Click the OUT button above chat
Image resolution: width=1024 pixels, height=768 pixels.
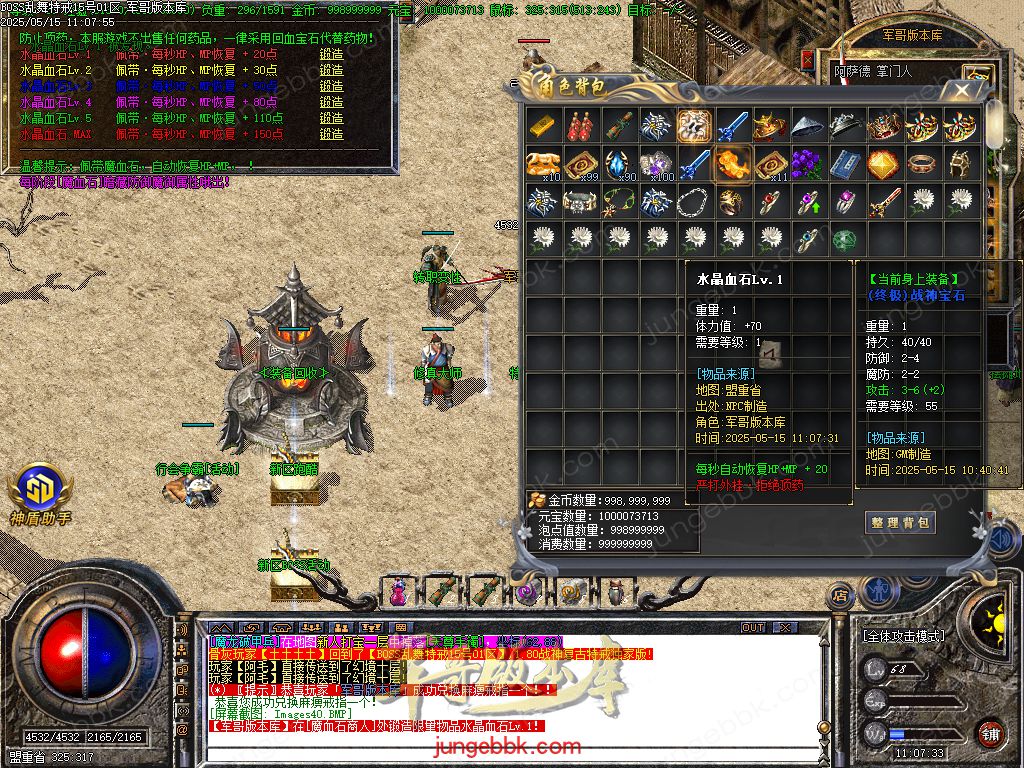753,628
